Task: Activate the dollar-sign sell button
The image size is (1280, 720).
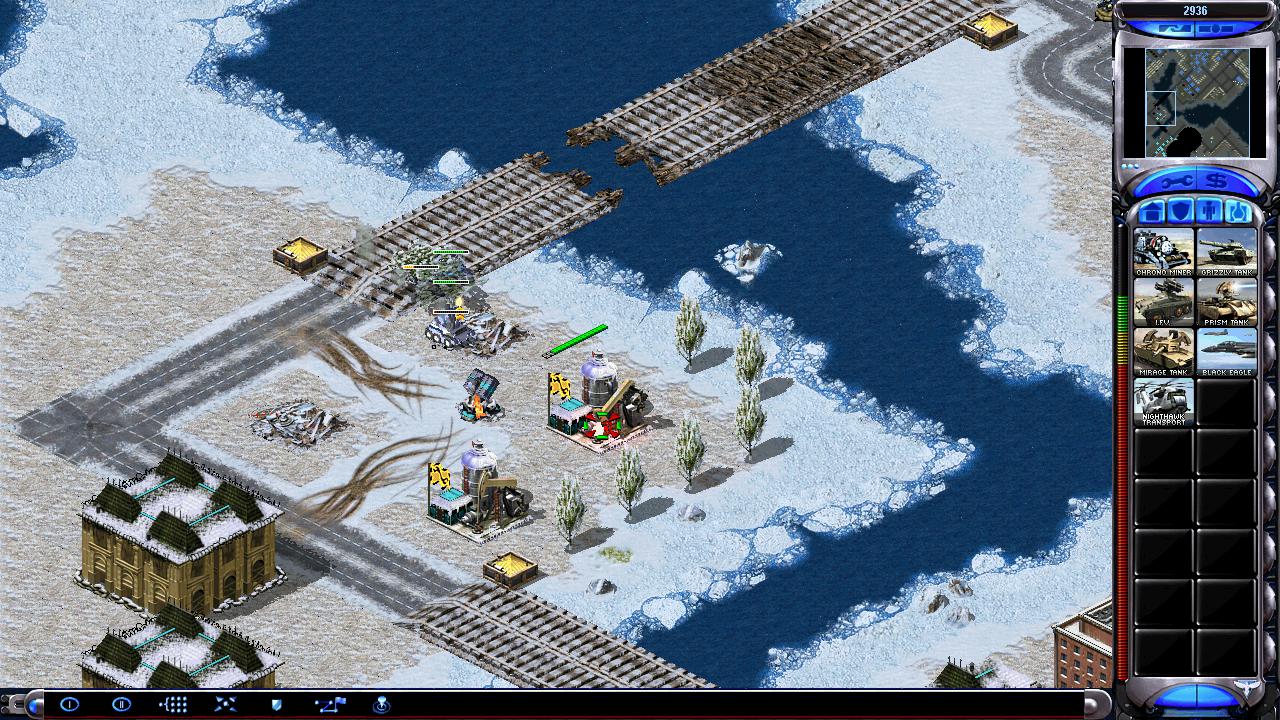Action: (1219, 181)
